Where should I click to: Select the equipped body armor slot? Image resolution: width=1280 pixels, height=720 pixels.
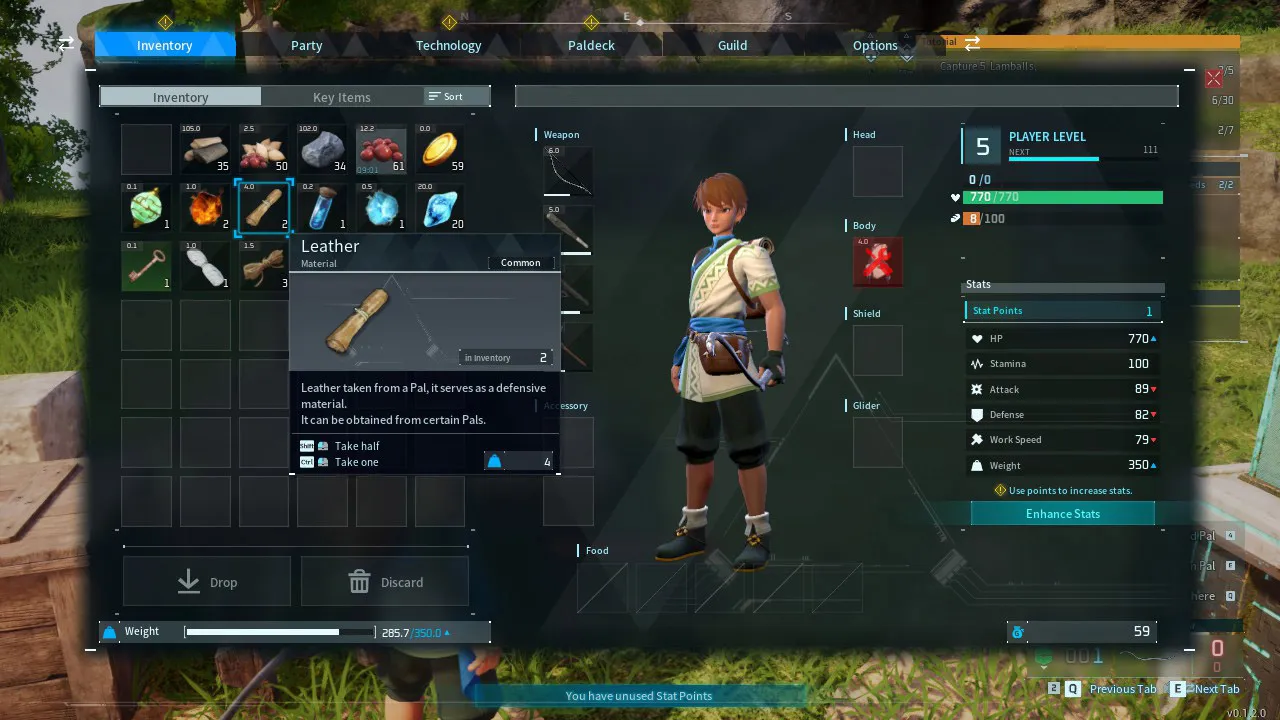[x=877, y=261]
